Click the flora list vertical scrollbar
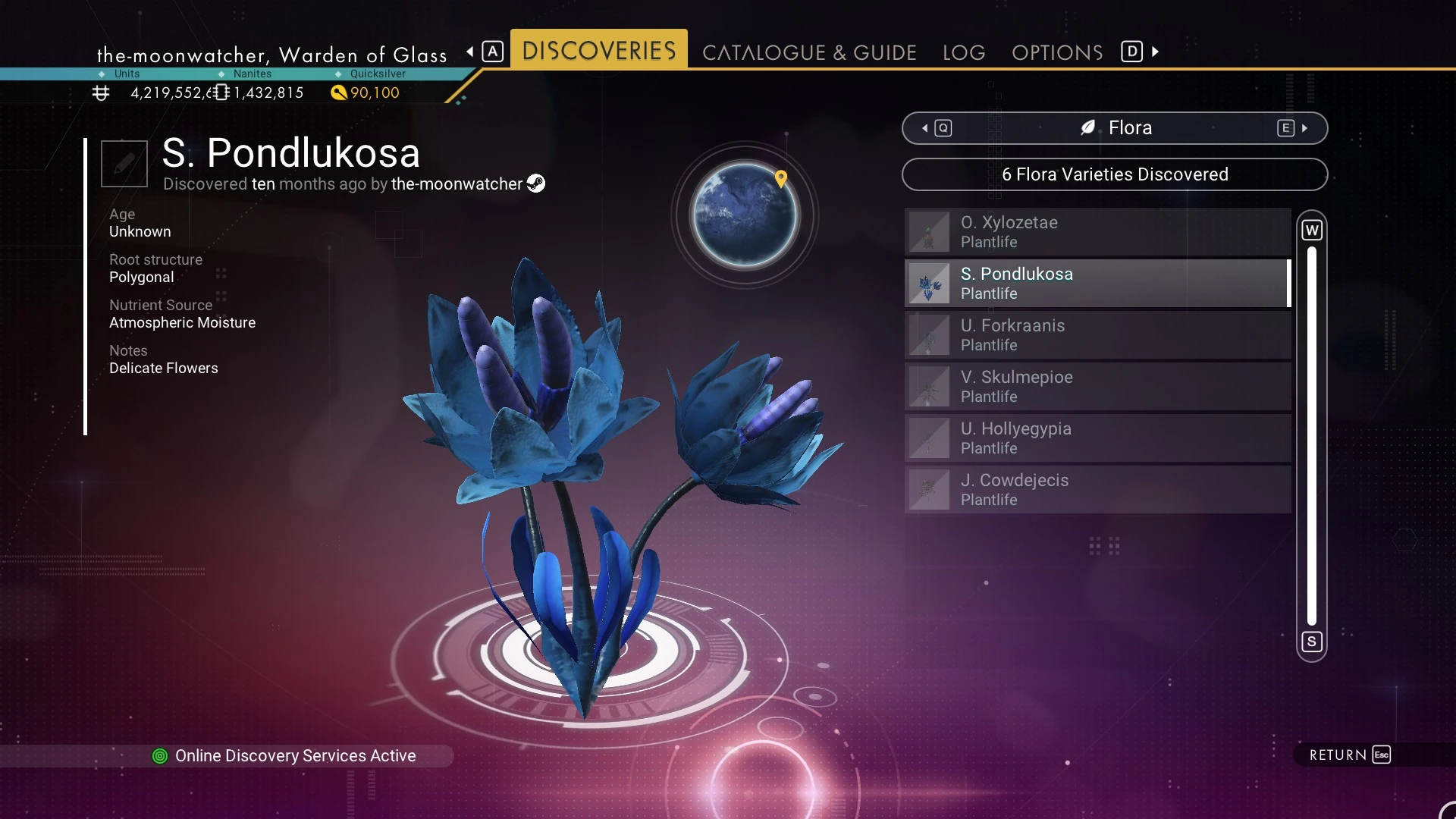 (x=1312, y=436)
